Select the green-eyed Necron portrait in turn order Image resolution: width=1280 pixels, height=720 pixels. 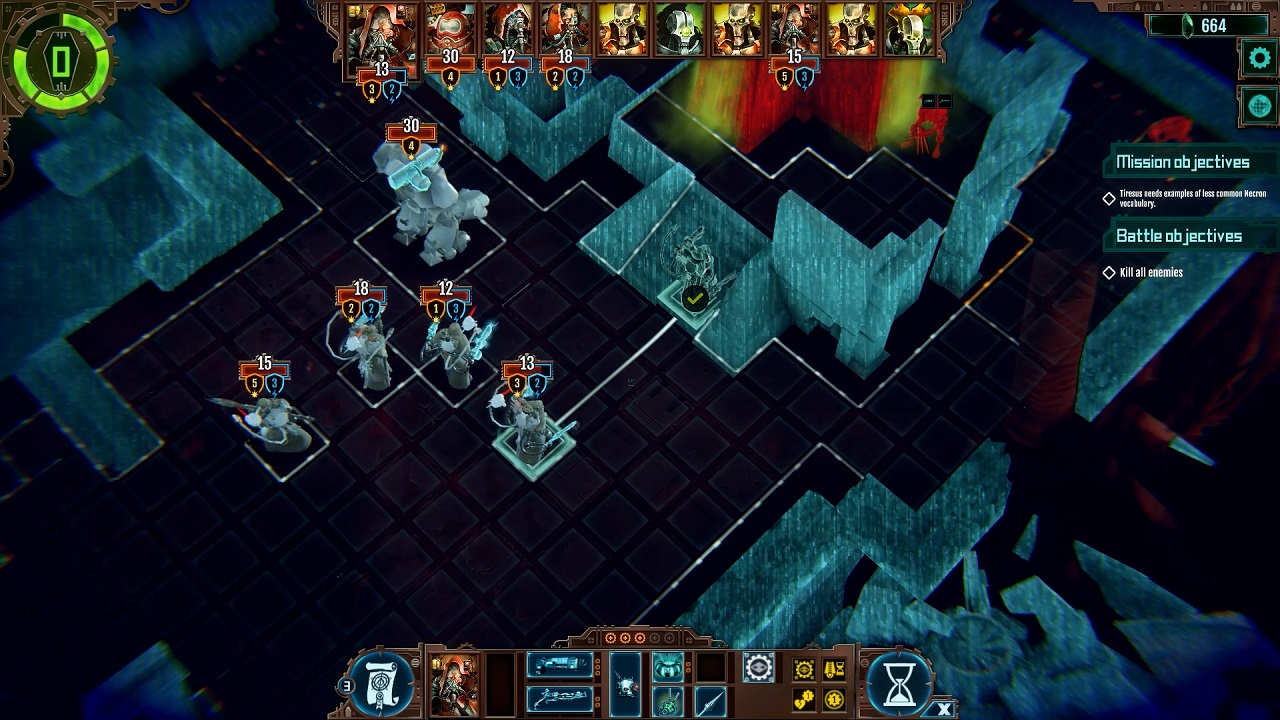(x=679, y=30)
